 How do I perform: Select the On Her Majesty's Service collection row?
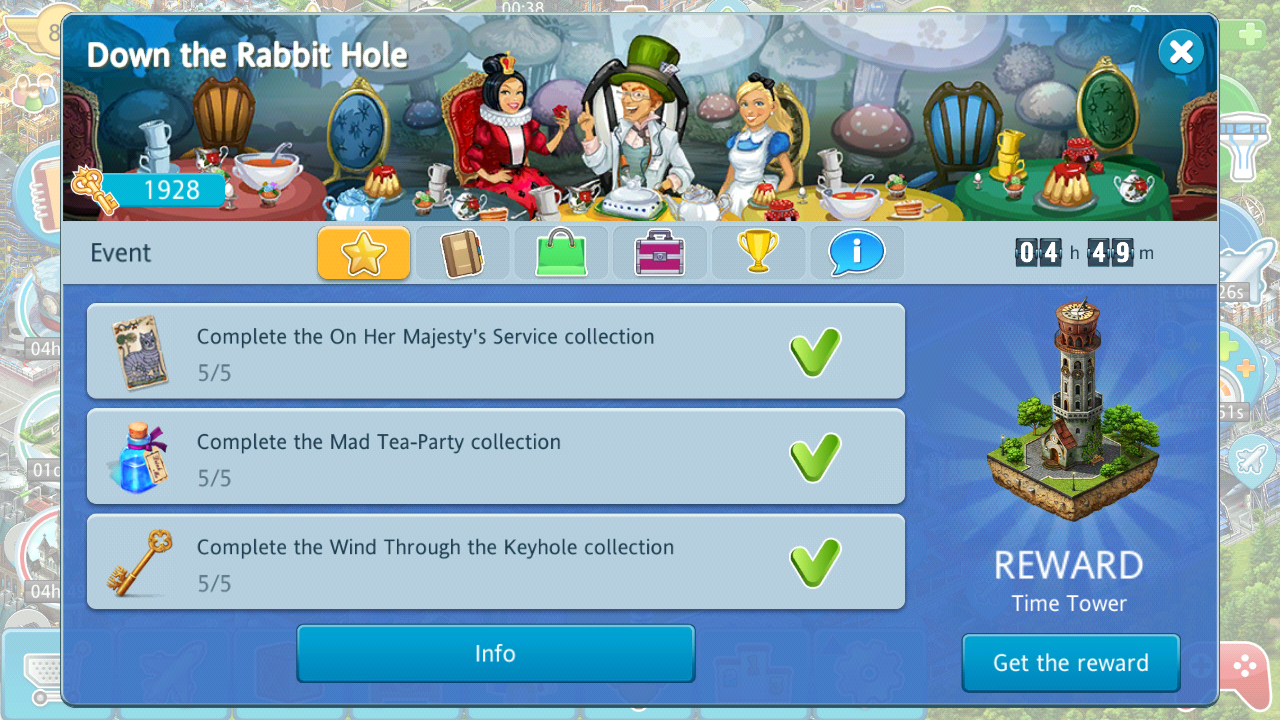(x=495, y=351)
